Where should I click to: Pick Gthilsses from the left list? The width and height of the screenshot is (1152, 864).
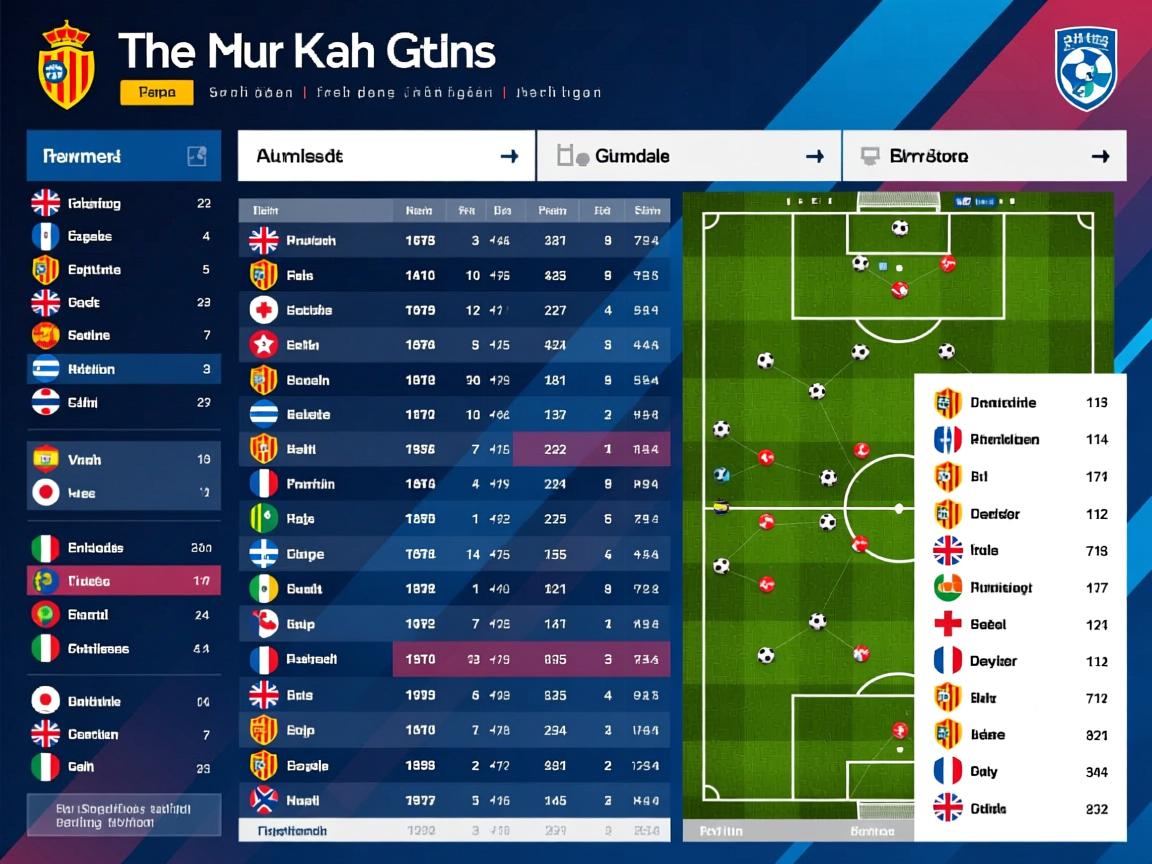click(x=123, y=648)
